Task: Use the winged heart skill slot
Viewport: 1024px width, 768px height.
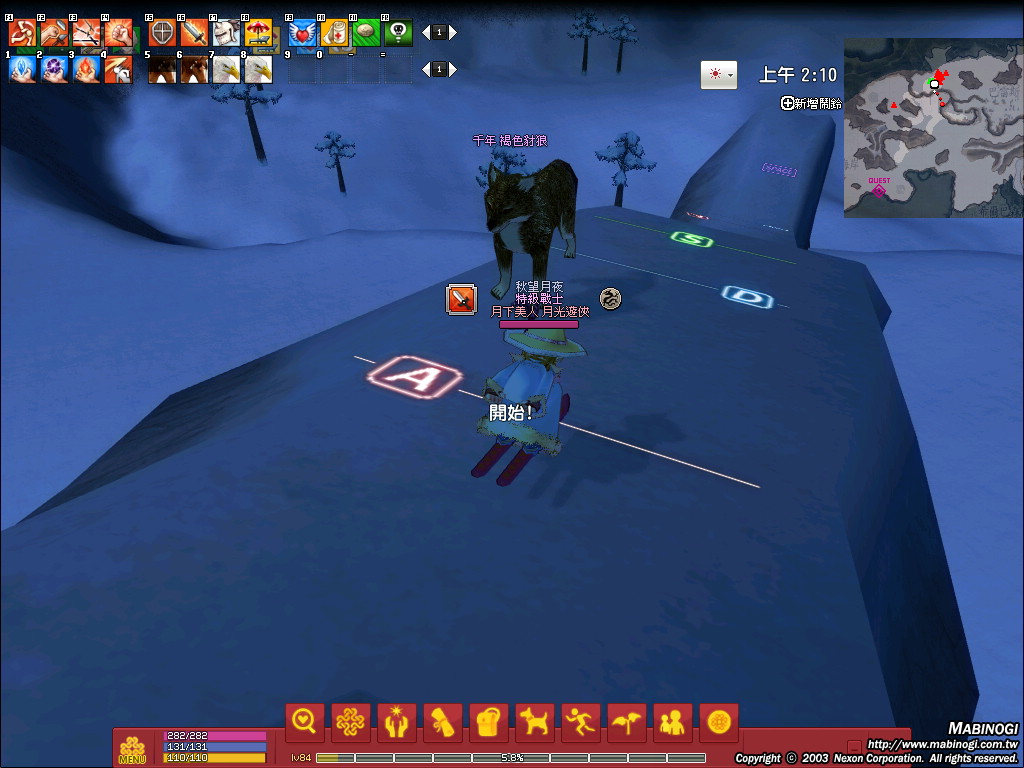Action: point(303,33)
